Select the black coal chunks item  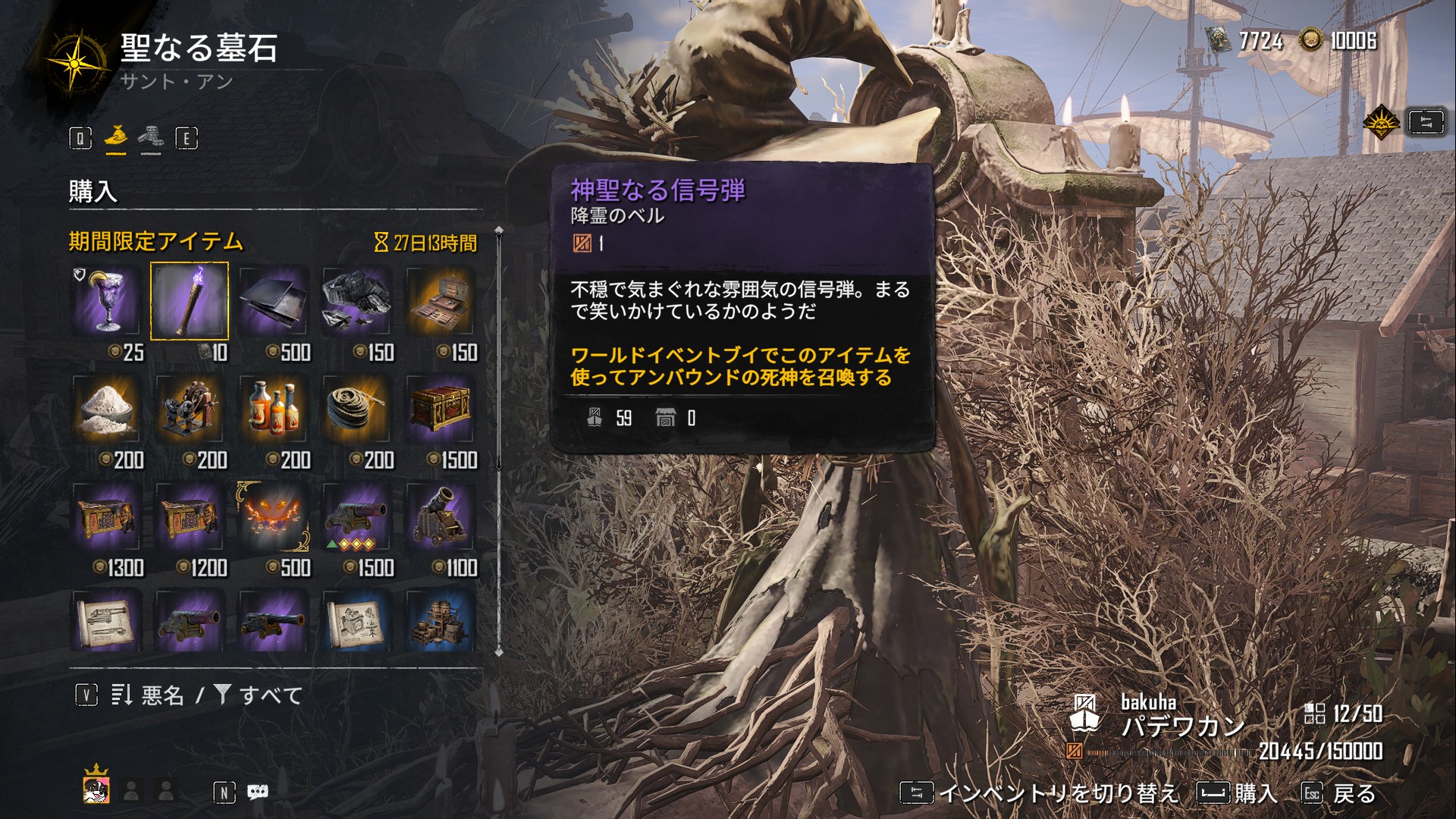tap(356, 301)
